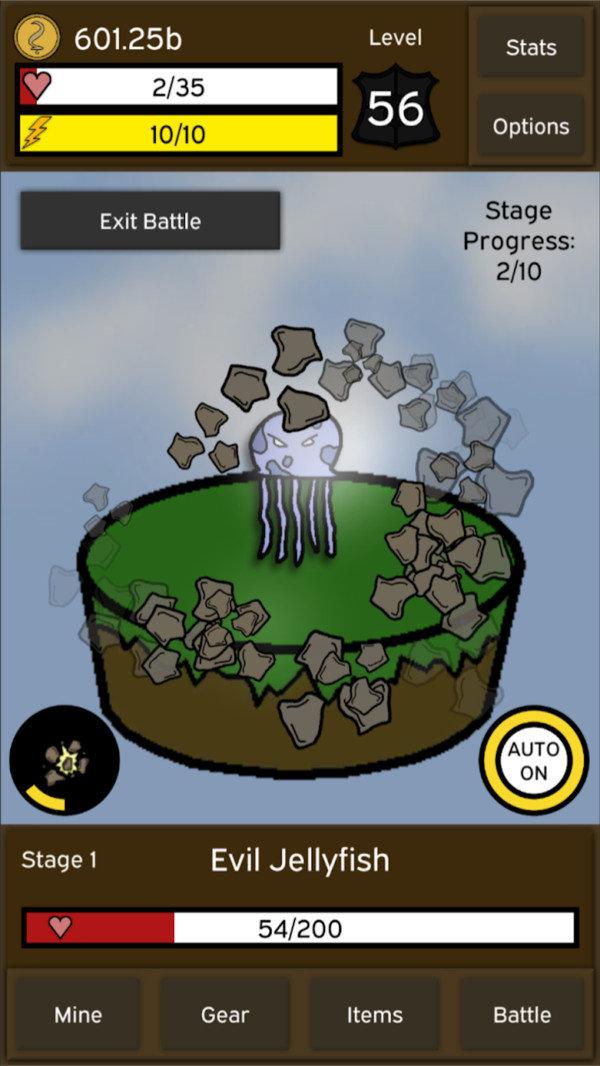600x1066 pixels.
Task: Activate the rock explosion ability icon
Action: pos(63,761)
